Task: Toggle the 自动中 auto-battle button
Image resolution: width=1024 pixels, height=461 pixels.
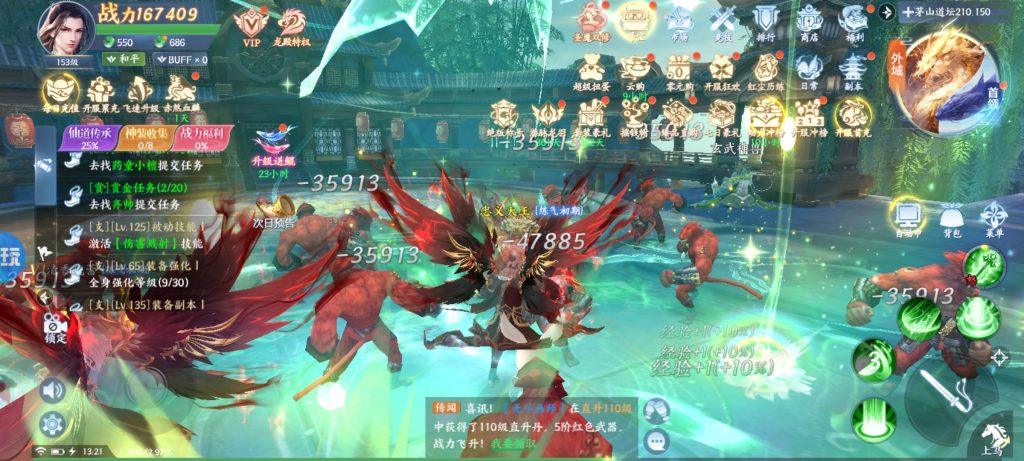Action: 908,218
